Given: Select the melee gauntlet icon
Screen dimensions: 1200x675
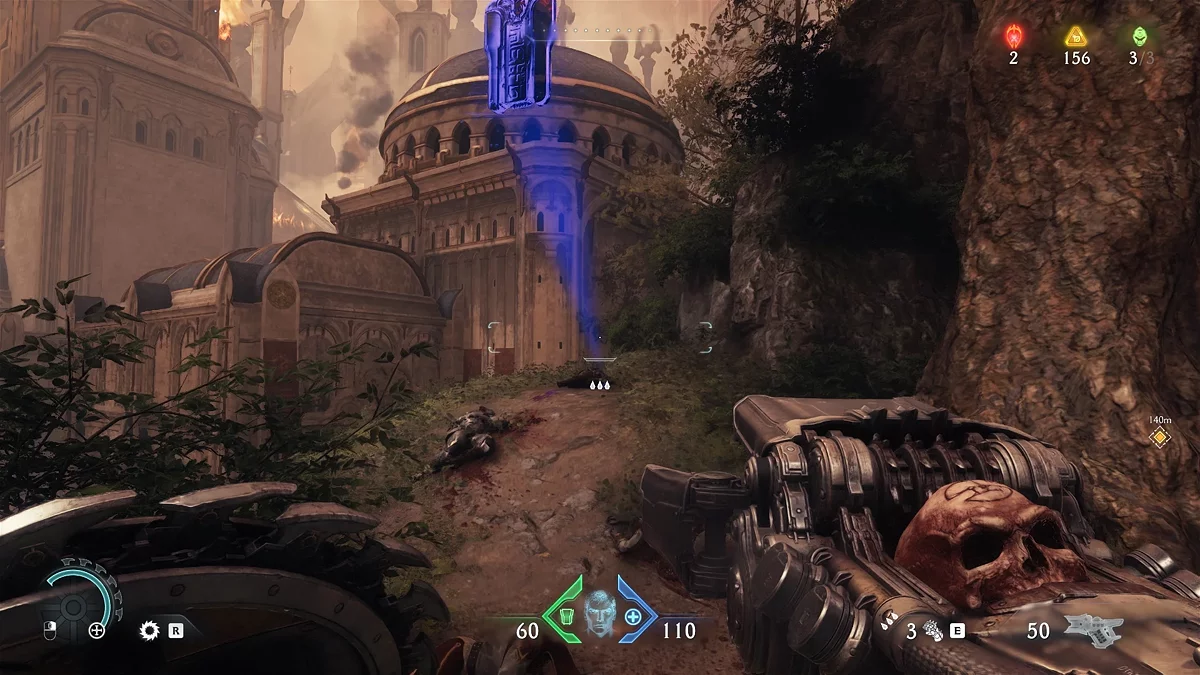Looking at the screenshot, I should 933,630.
